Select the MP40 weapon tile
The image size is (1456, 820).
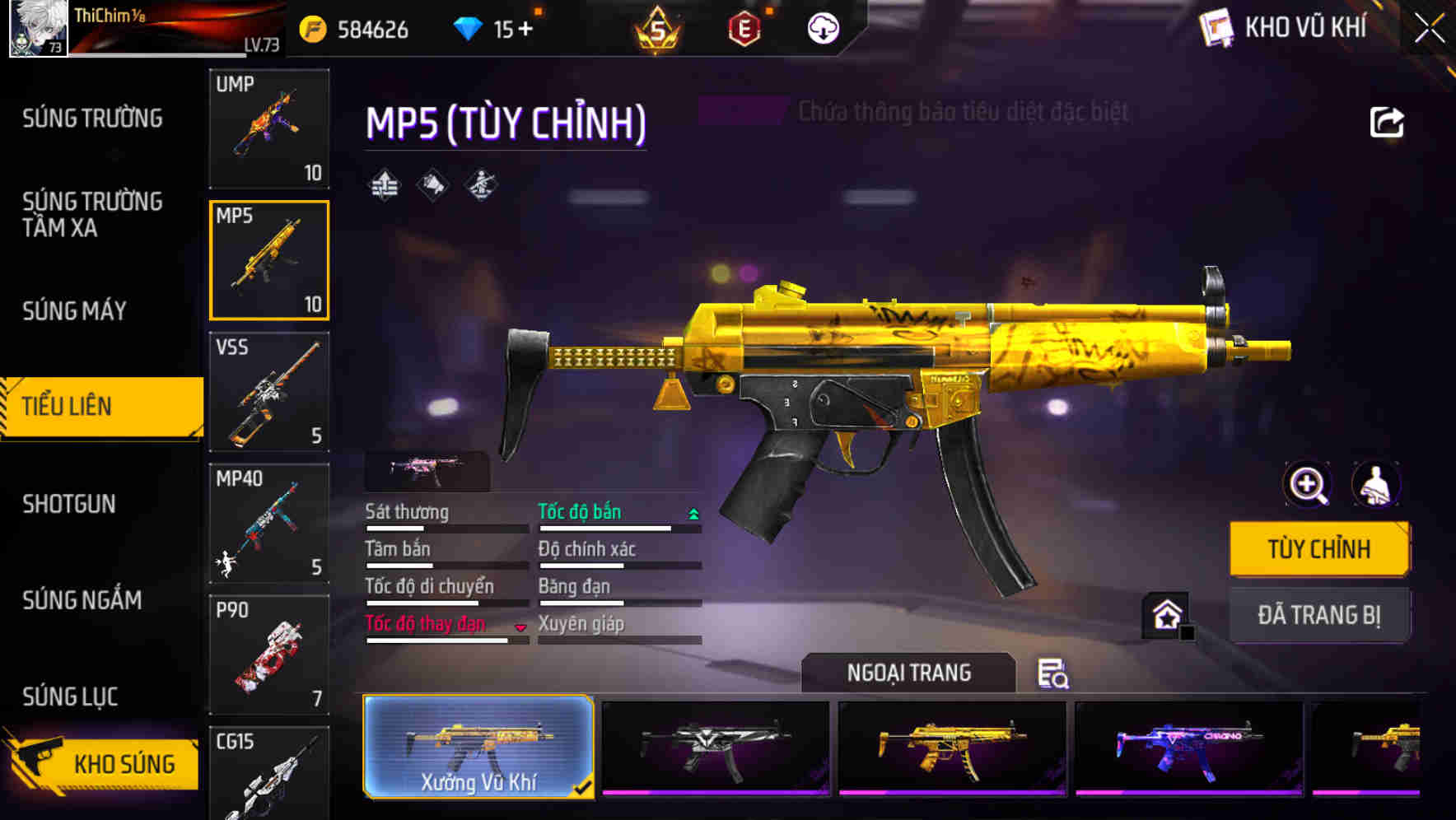(x=269, y=524)
